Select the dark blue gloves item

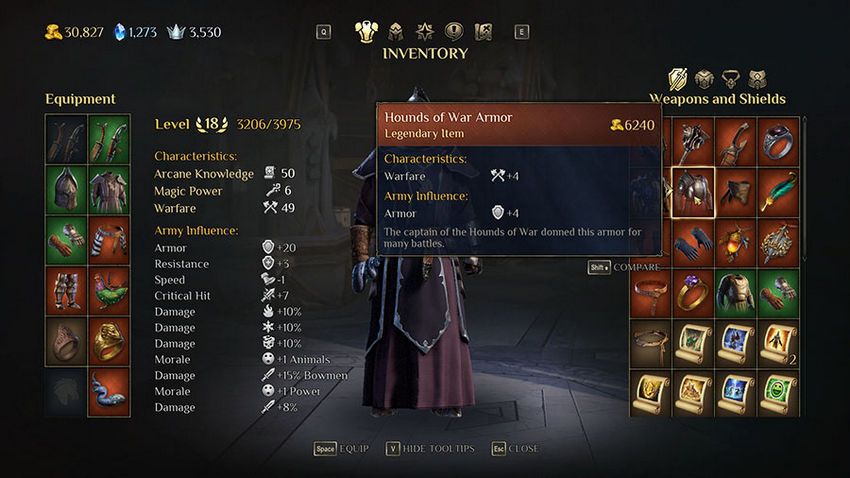pyautogui.click(x=692, y=241)
